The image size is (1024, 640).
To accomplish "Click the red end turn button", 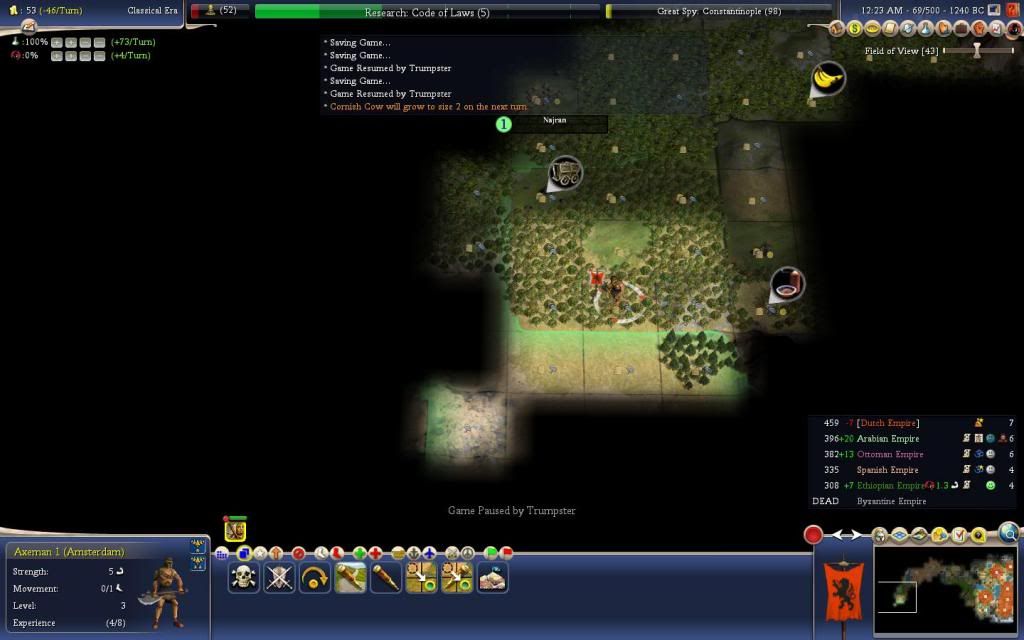I will [x=814, y=535].
